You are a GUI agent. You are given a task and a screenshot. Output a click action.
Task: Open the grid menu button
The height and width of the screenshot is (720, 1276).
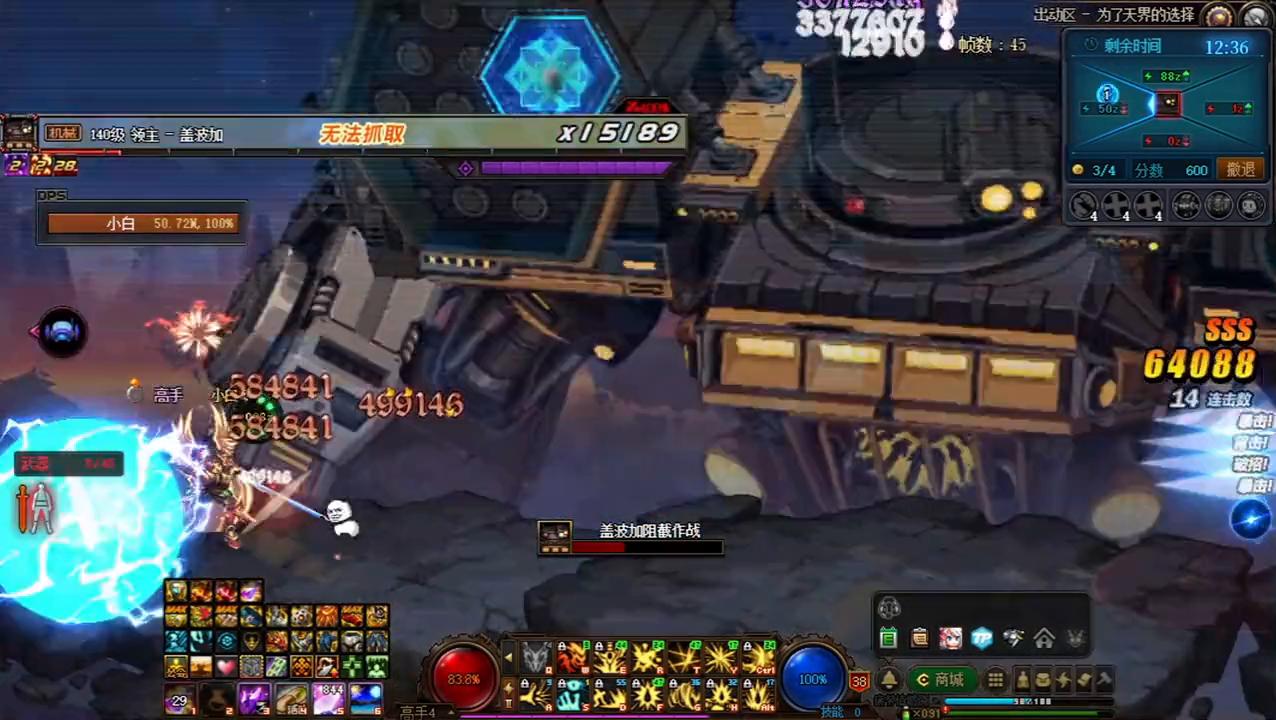pos(995,680)
